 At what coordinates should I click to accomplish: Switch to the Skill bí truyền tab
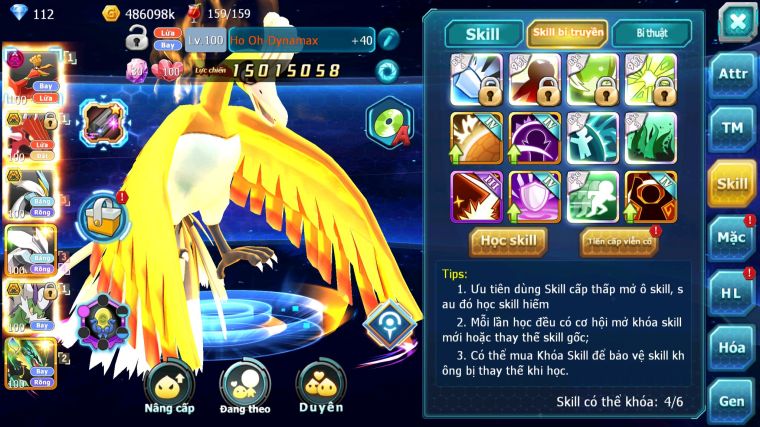click(x=567, y=33)
